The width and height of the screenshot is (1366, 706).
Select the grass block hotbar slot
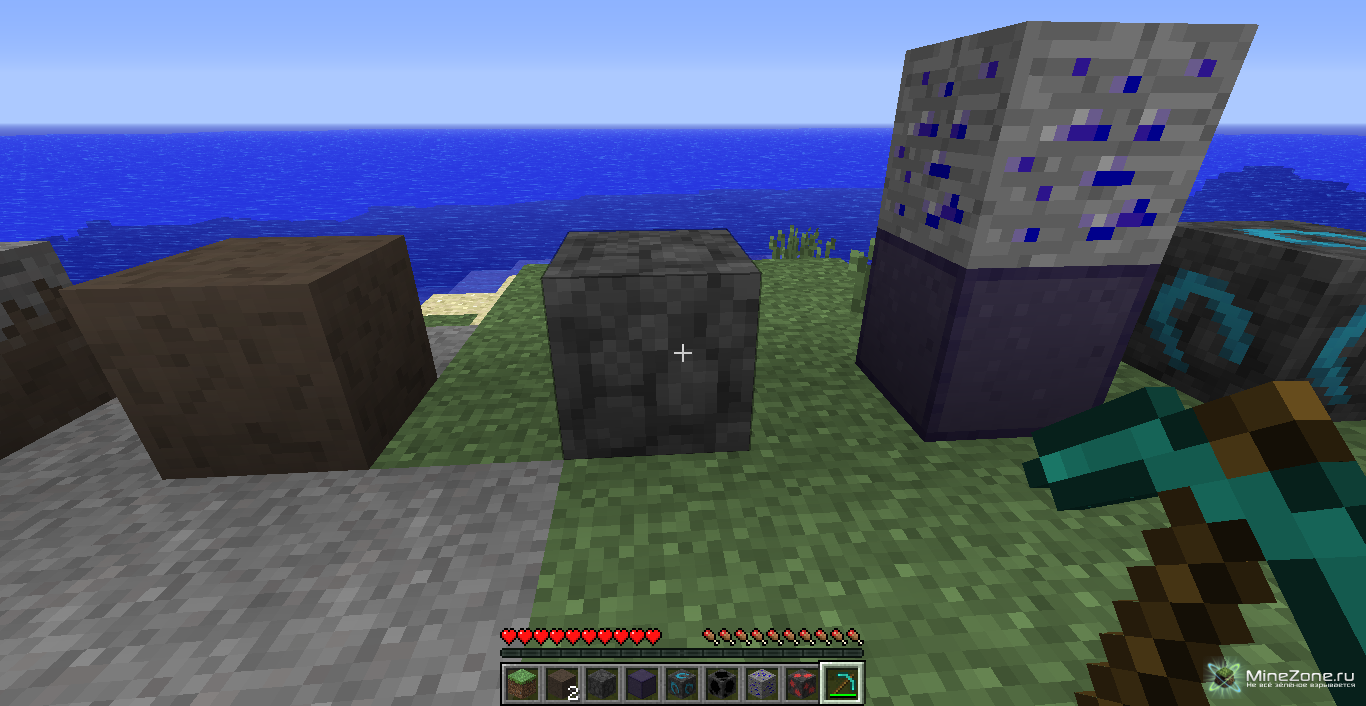pyautogui.click(x=519, y=684)
